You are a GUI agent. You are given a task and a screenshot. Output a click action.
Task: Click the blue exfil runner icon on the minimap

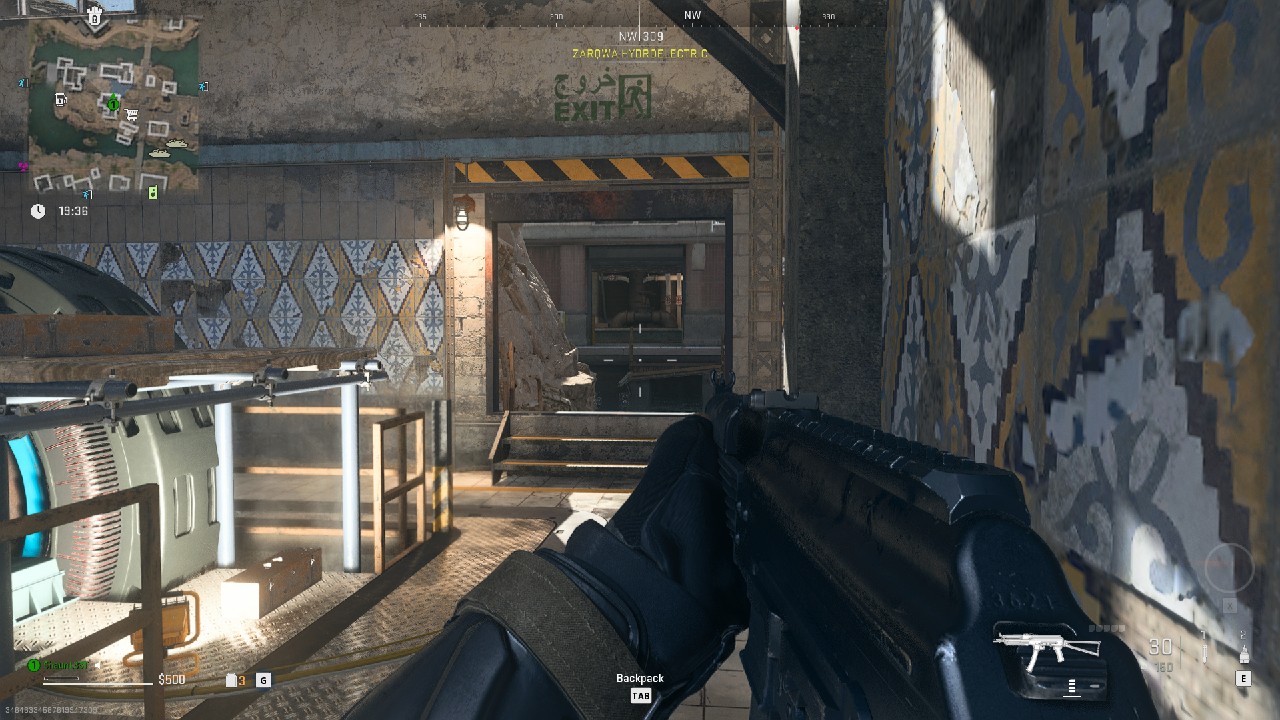[20, 82]
